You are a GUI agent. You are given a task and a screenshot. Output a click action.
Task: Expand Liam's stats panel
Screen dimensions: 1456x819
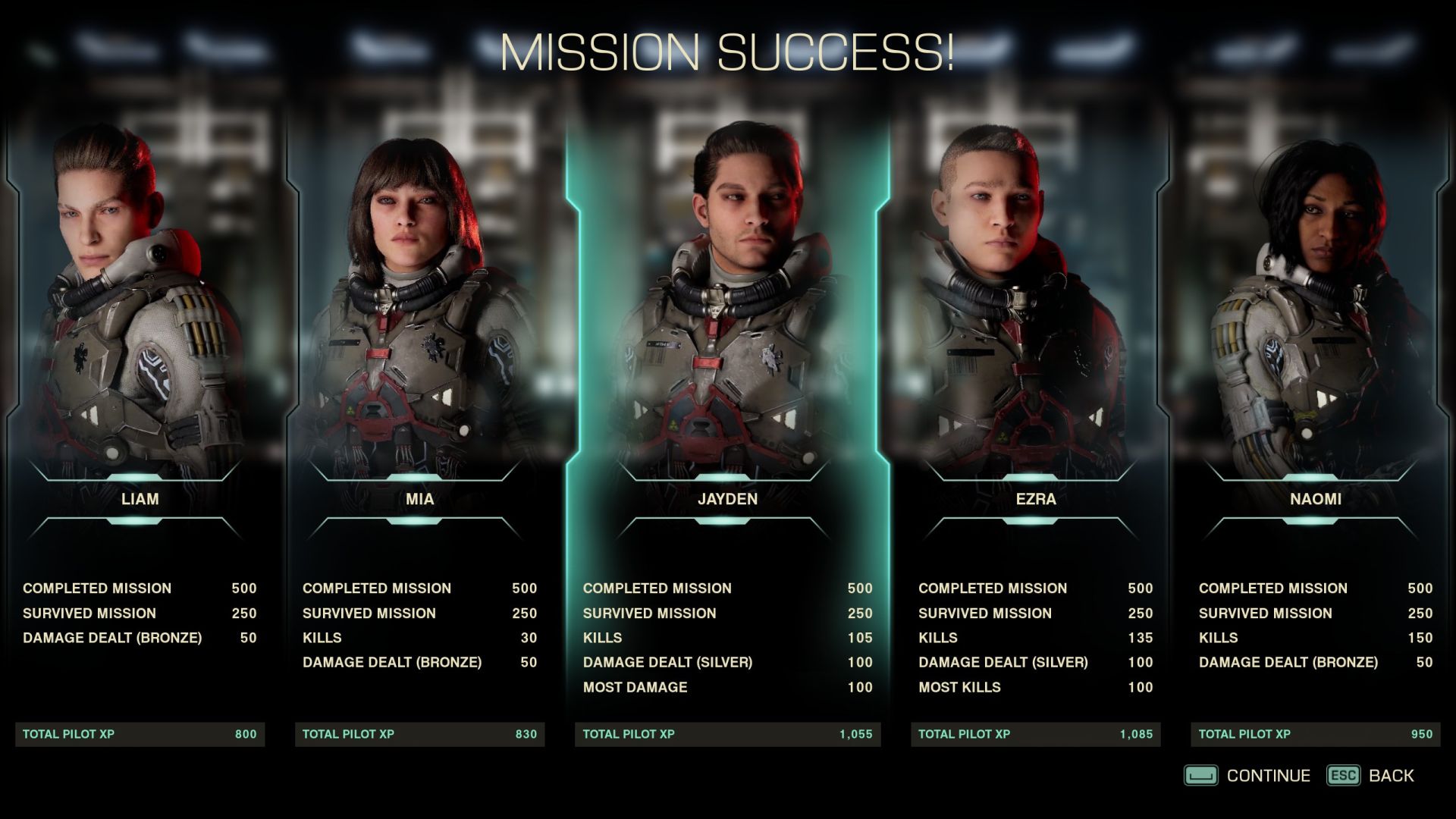click(140, 613)
